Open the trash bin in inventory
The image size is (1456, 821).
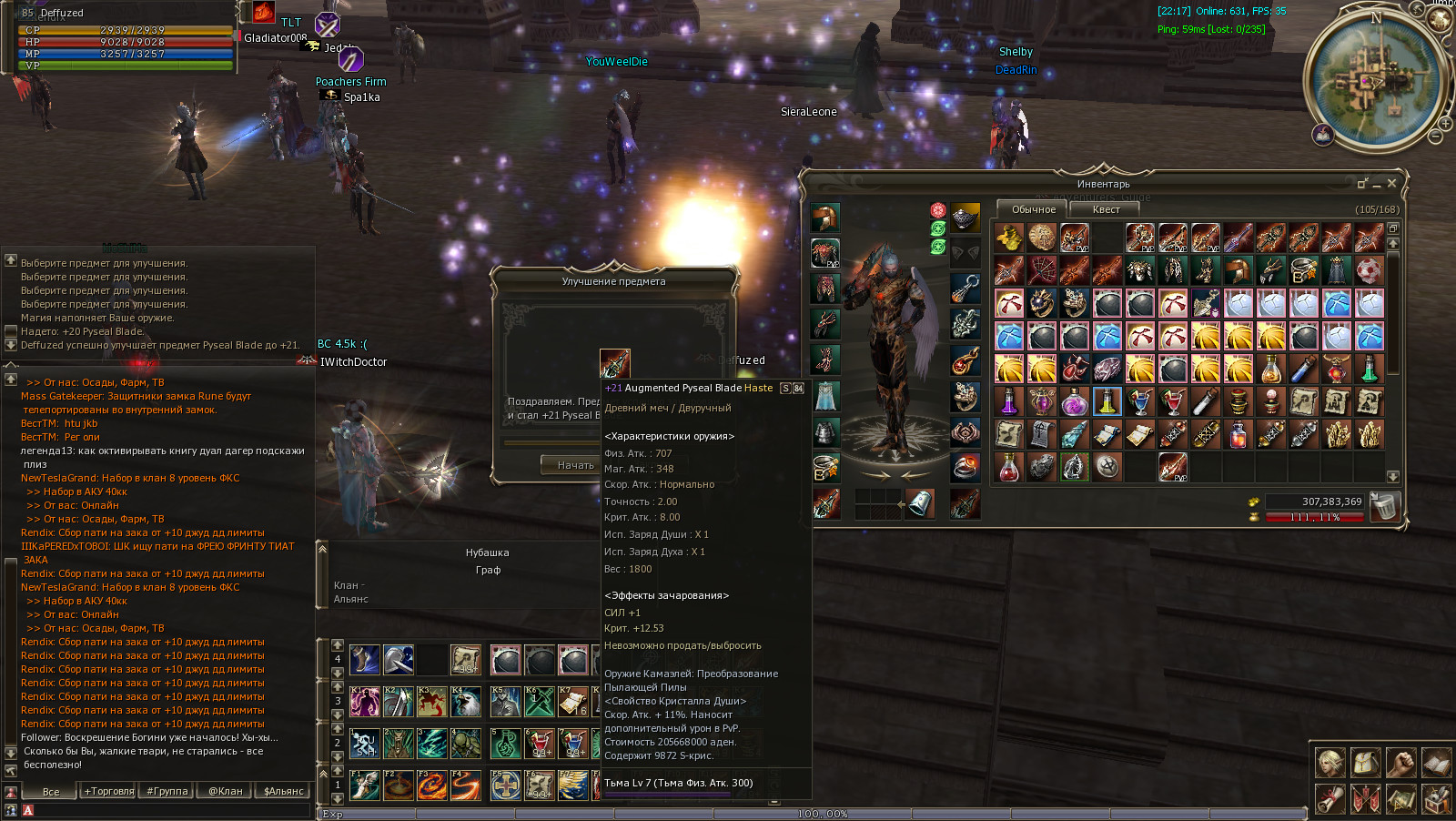click(1383, 506)
